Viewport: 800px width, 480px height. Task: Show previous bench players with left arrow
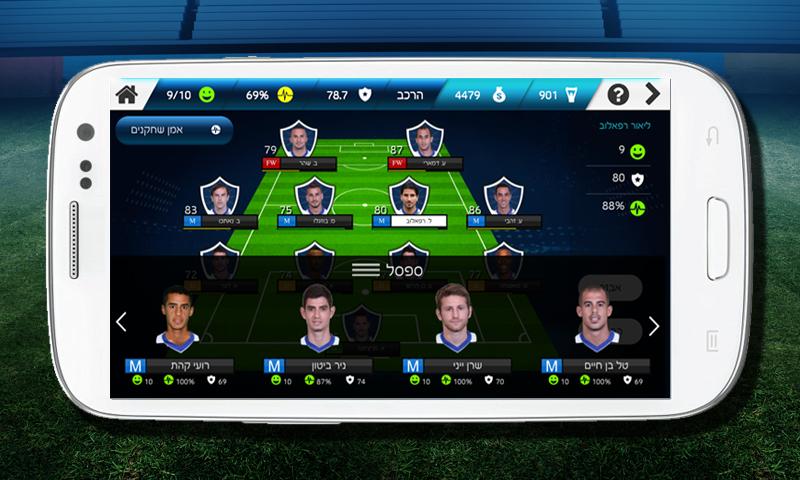coord(122,323)
